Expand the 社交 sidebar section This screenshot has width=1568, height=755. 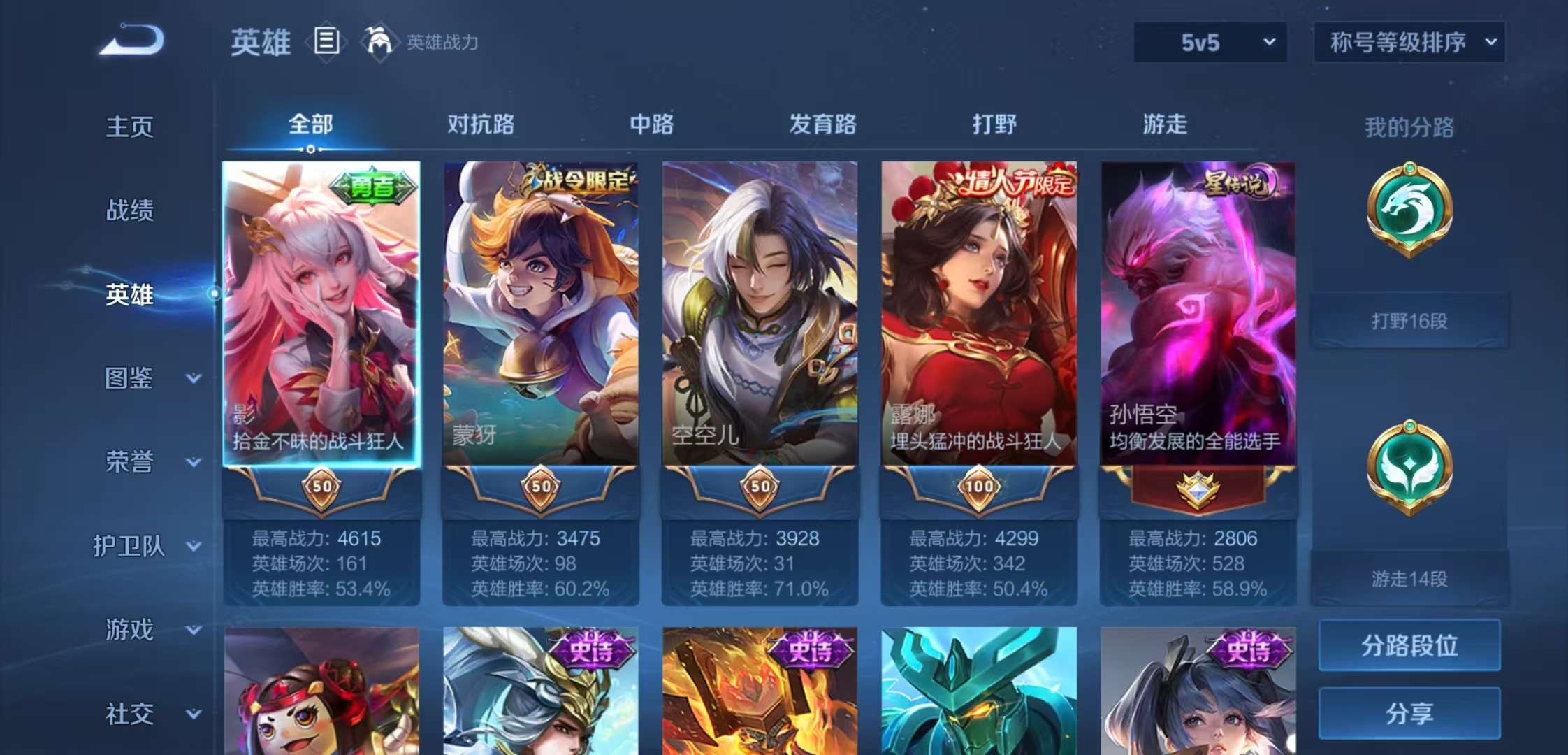pos(147,714)
